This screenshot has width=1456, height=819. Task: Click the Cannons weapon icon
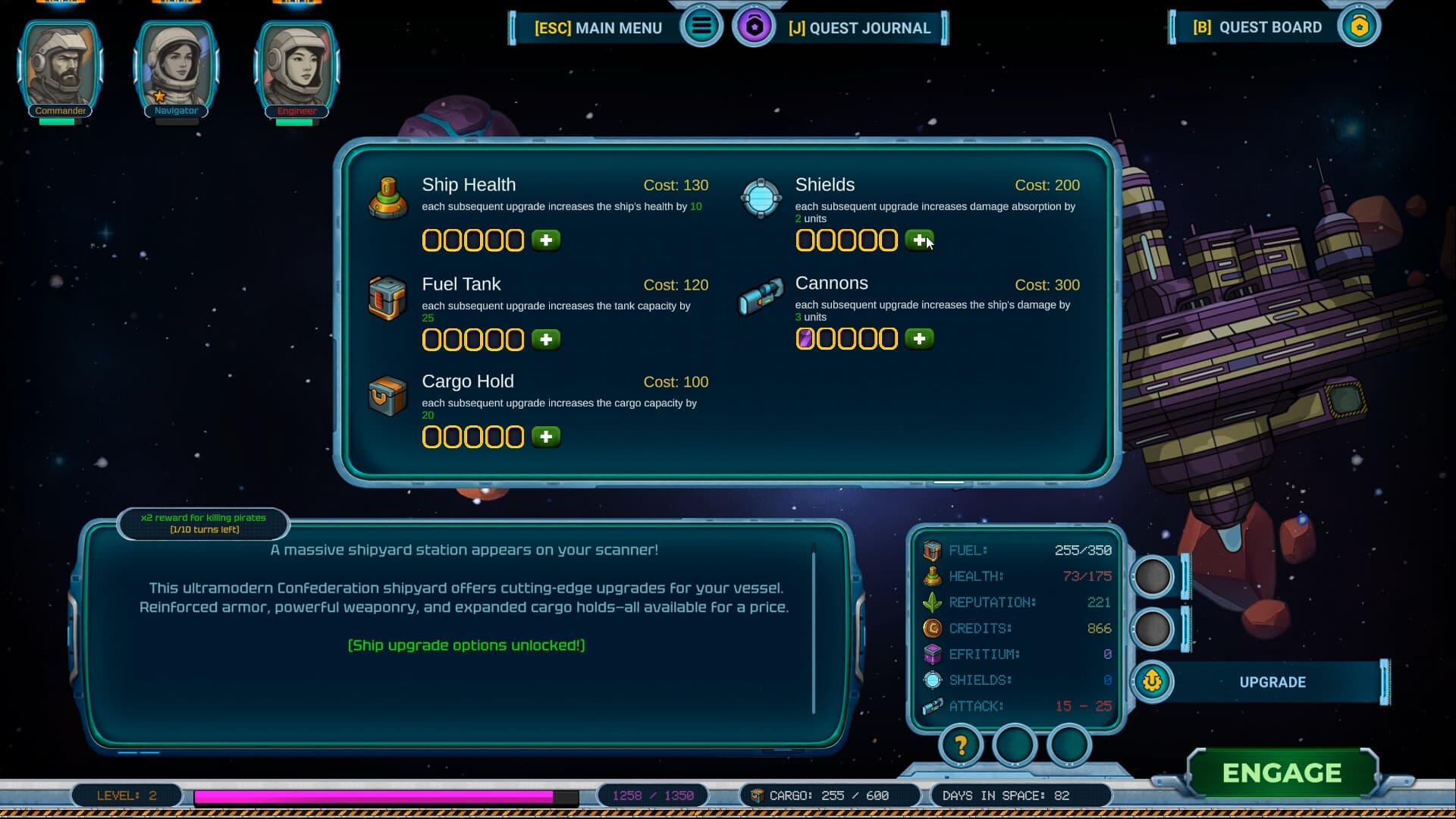point(761,297)
